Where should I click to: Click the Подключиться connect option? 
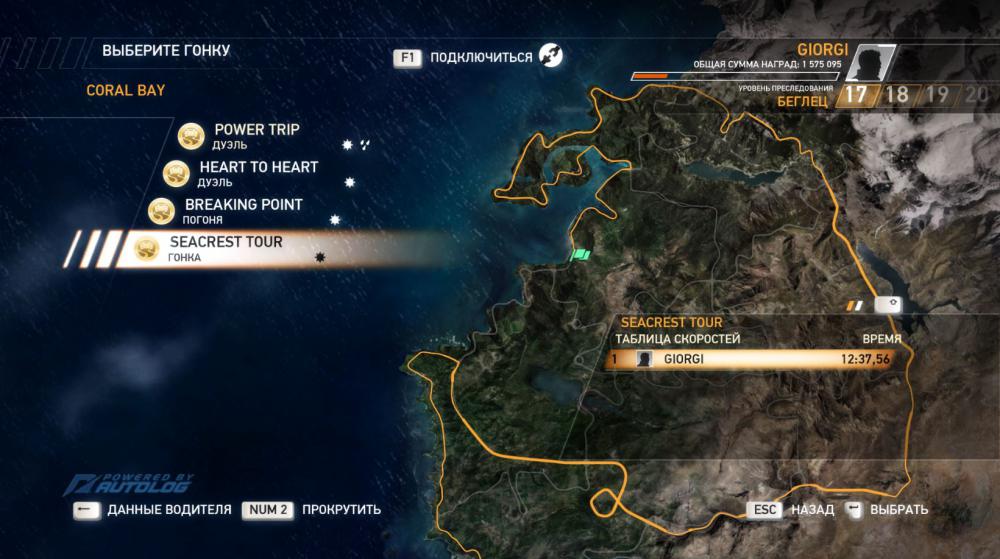pyautogui.click(x=480, y=57)
